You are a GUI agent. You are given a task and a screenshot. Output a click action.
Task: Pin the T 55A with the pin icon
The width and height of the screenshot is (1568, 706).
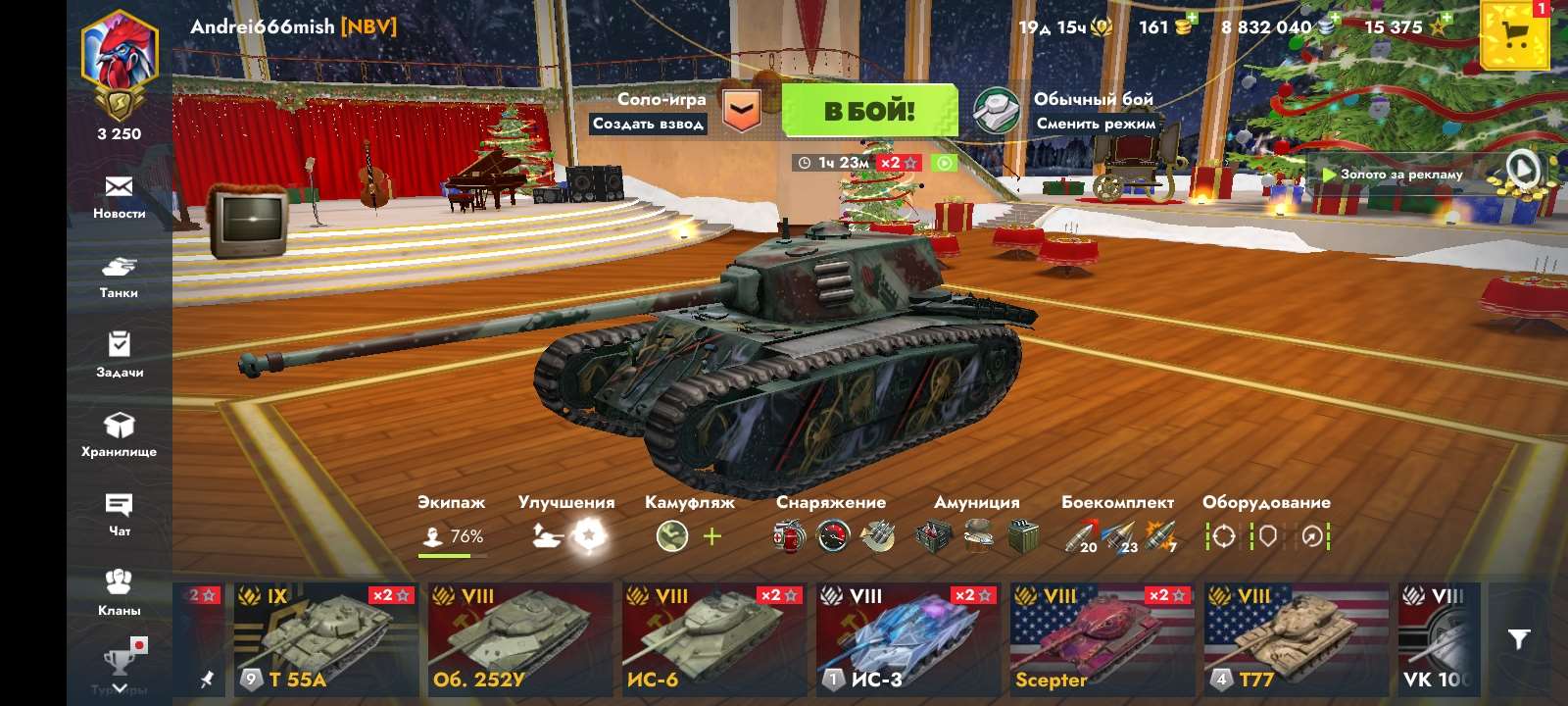point(209,677)
